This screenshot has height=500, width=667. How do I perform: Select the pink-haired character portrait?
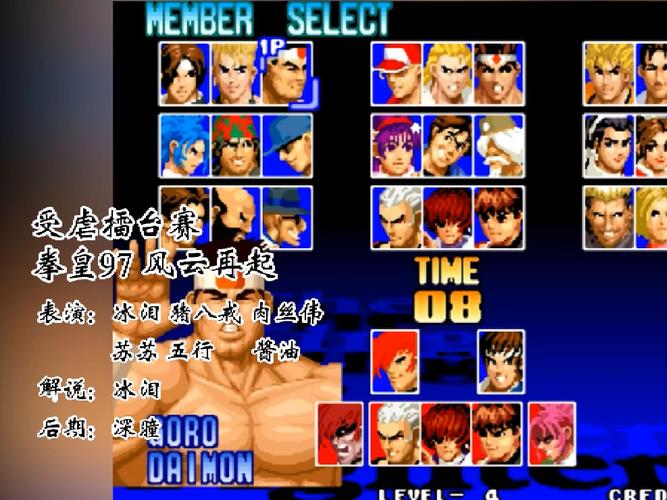552,433
